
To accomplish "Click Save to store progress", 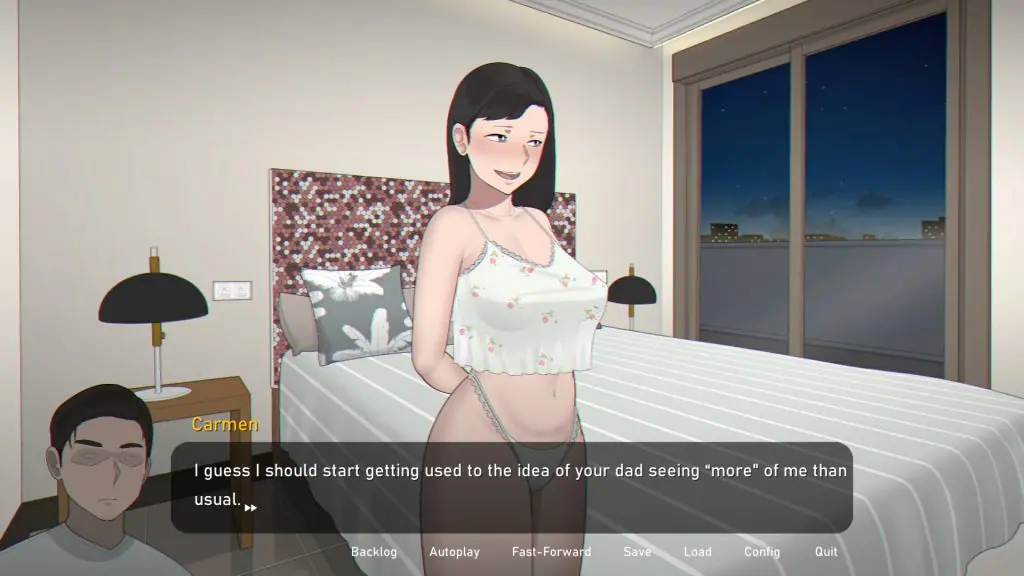I will click(x=637, y=552).
